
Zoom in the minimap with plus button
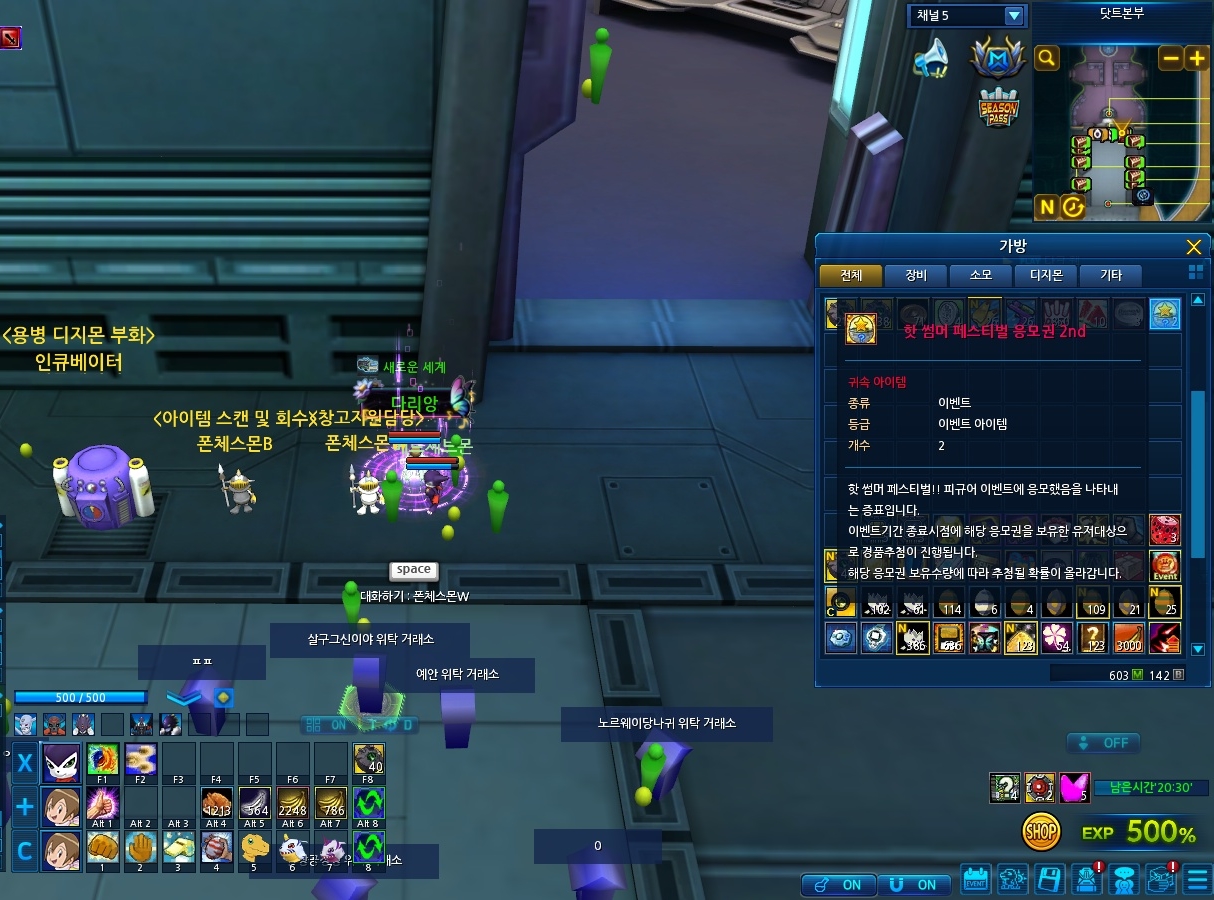[x=1196, y=59]
